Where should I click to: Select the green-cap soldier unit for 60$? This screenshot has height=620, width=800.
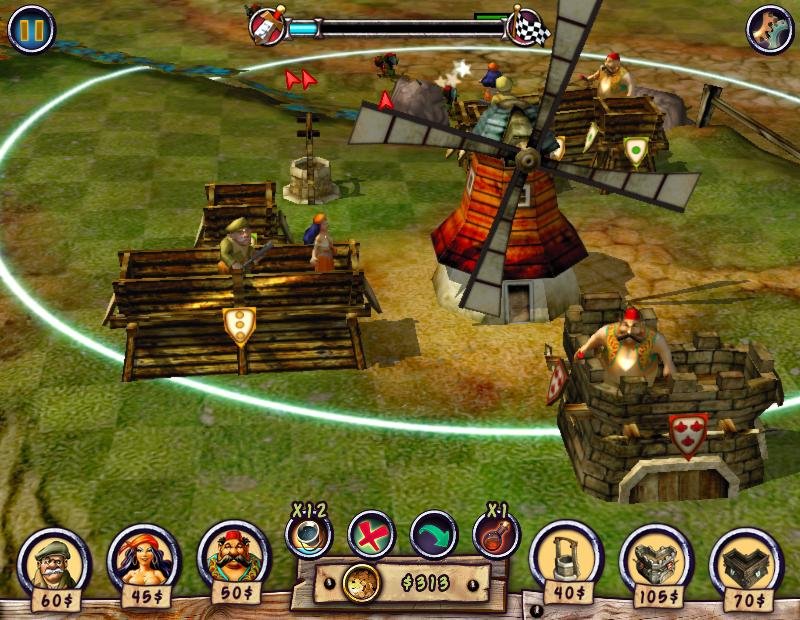[x=54, y=562]
